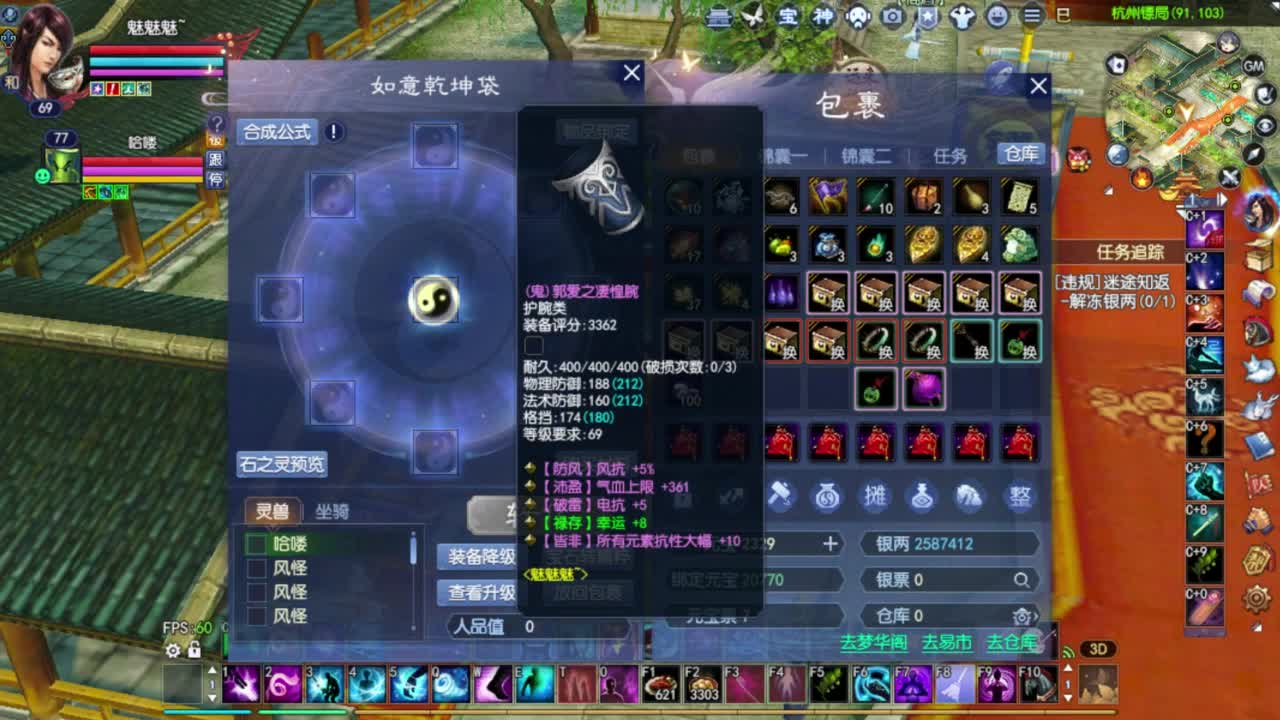The image size is (1280, 720).
Task: Click the appraisal bottle icon in the bag toolbar
Action: click(922, 494)
